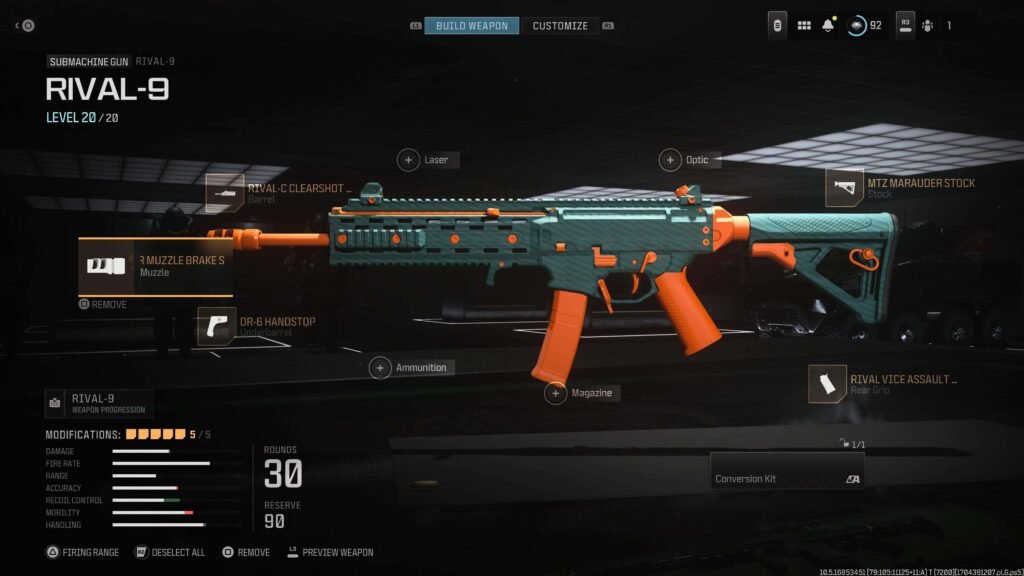Add an Optic attachment
The image size is (1024, 576).
pyautogui.click(x=670, y=160)
